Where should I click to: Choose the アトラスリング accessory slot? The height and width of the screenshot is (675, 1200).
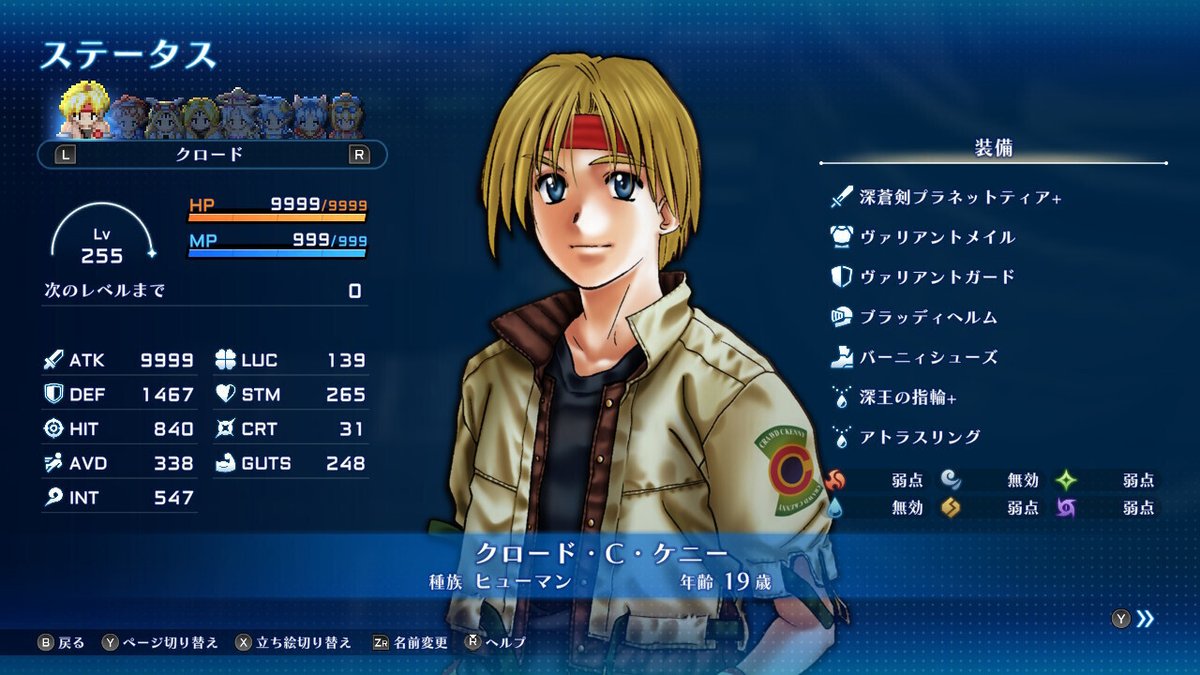[920, 437]
